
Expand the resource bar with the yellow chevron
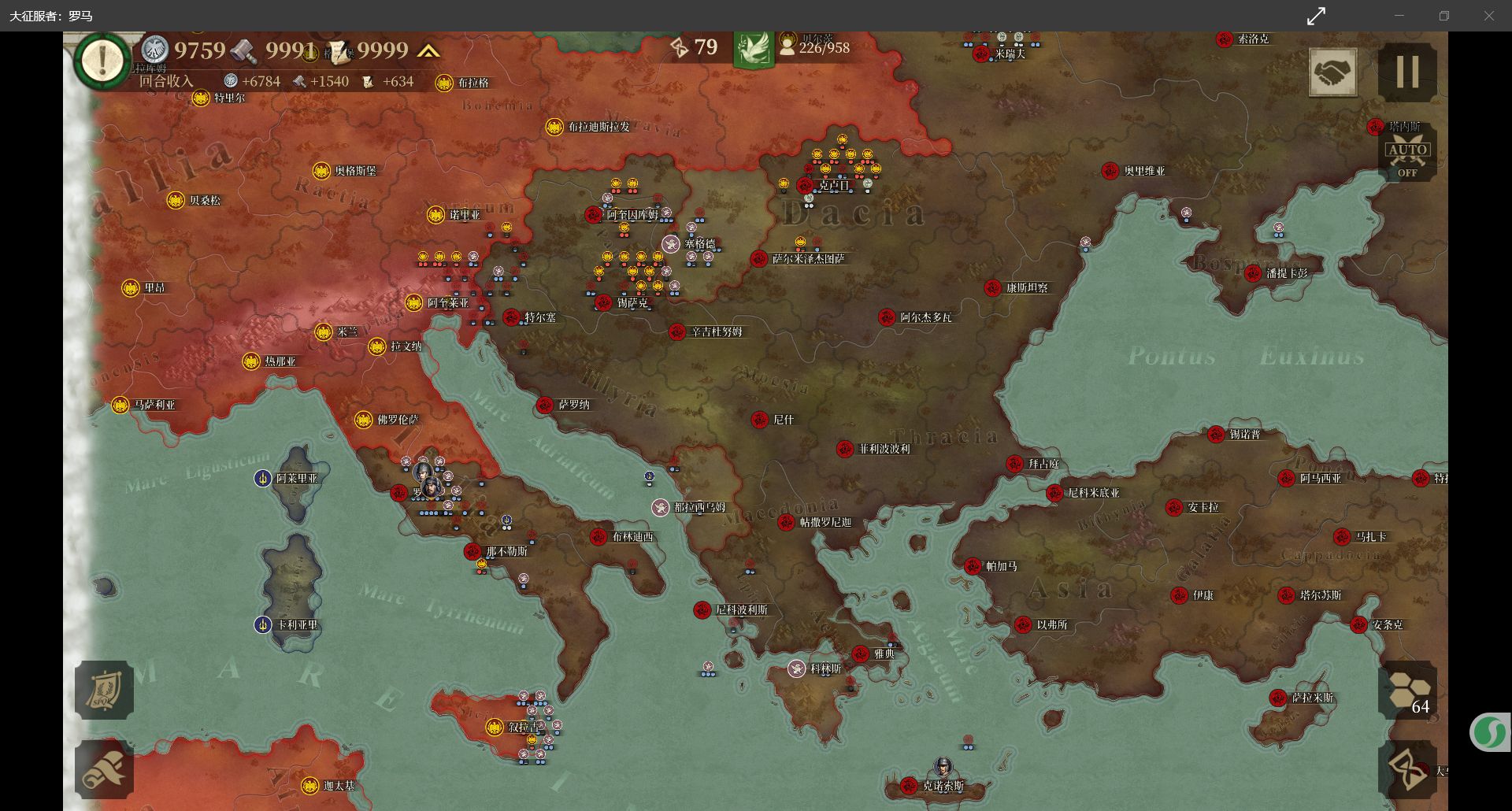pos(428,52)
